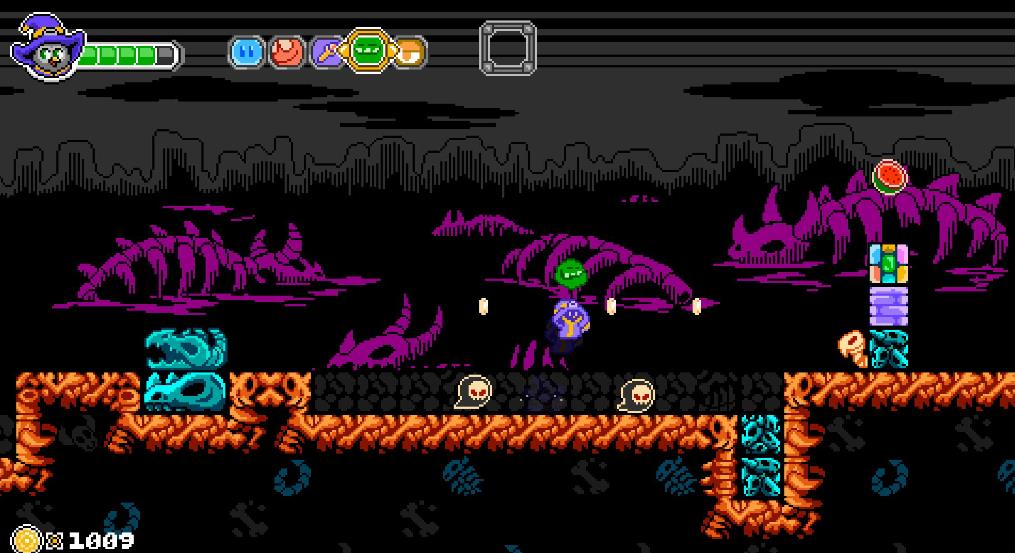Choose the red orb summon icon
Image resolution: width=1015 pixels, height=553 pixels.
pos(286,51)
